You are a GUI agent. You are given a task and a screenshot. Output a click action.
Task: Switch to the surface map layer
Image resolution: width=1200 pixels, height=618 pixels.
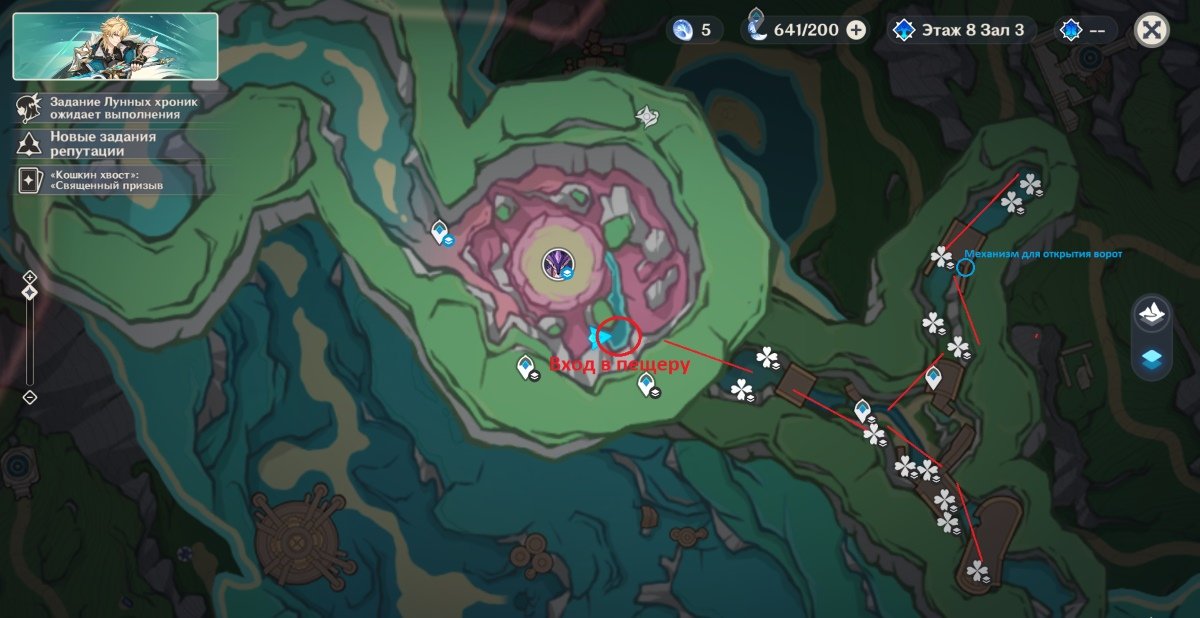[1153, 313]
